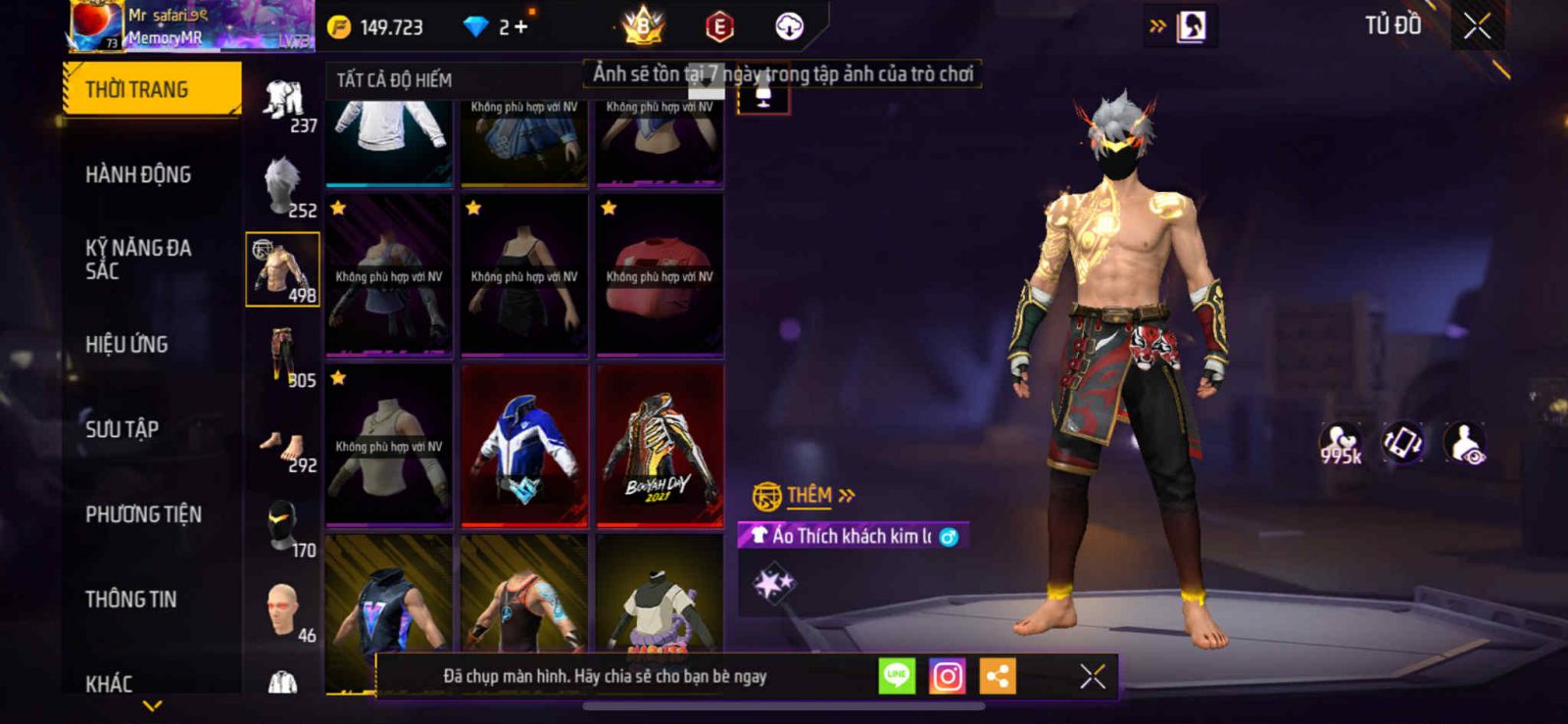This screenshot has height=724, width=1568.
Task: Select the blue and white jacket
Action: (x=524, y=446)
